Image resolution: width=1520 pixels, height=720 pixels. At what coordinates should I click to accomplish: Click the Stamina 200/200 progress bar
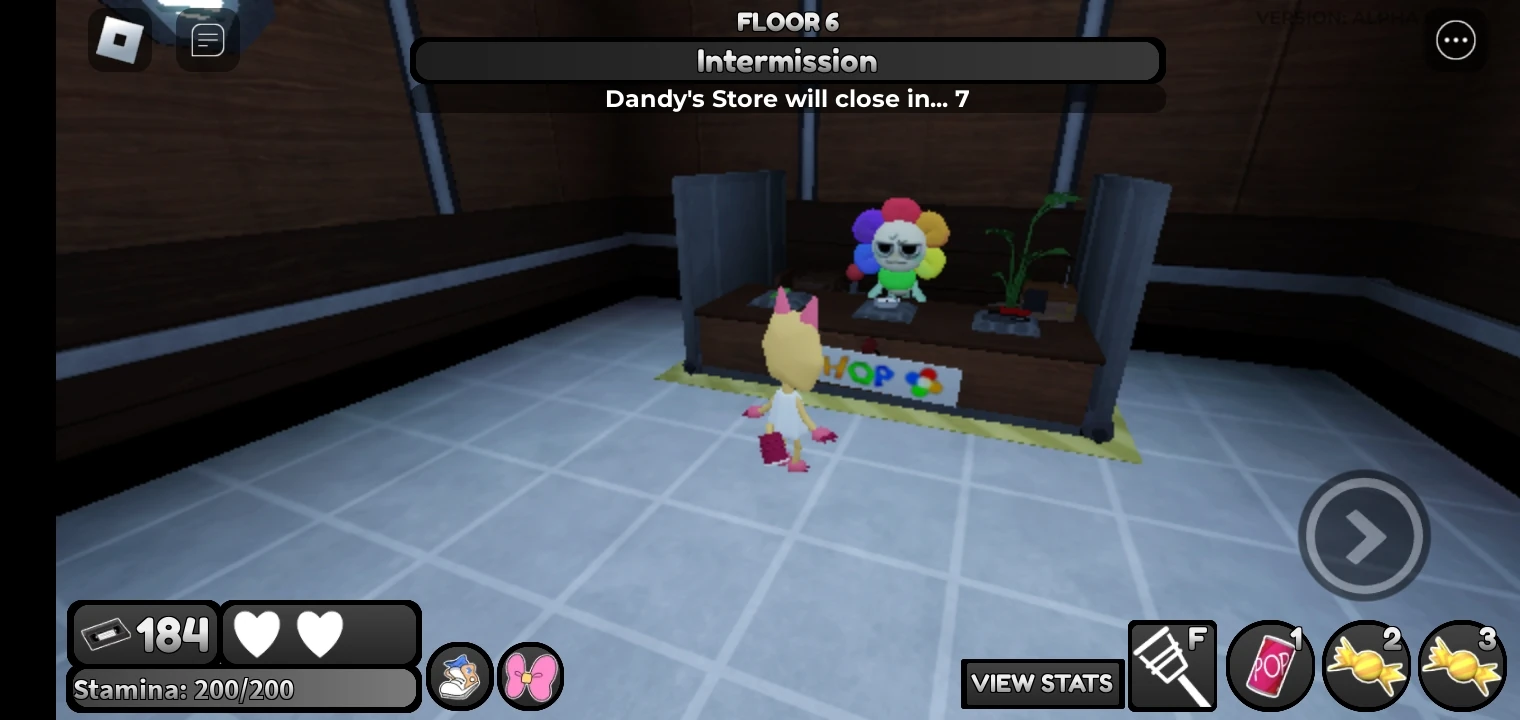point(242,689)
